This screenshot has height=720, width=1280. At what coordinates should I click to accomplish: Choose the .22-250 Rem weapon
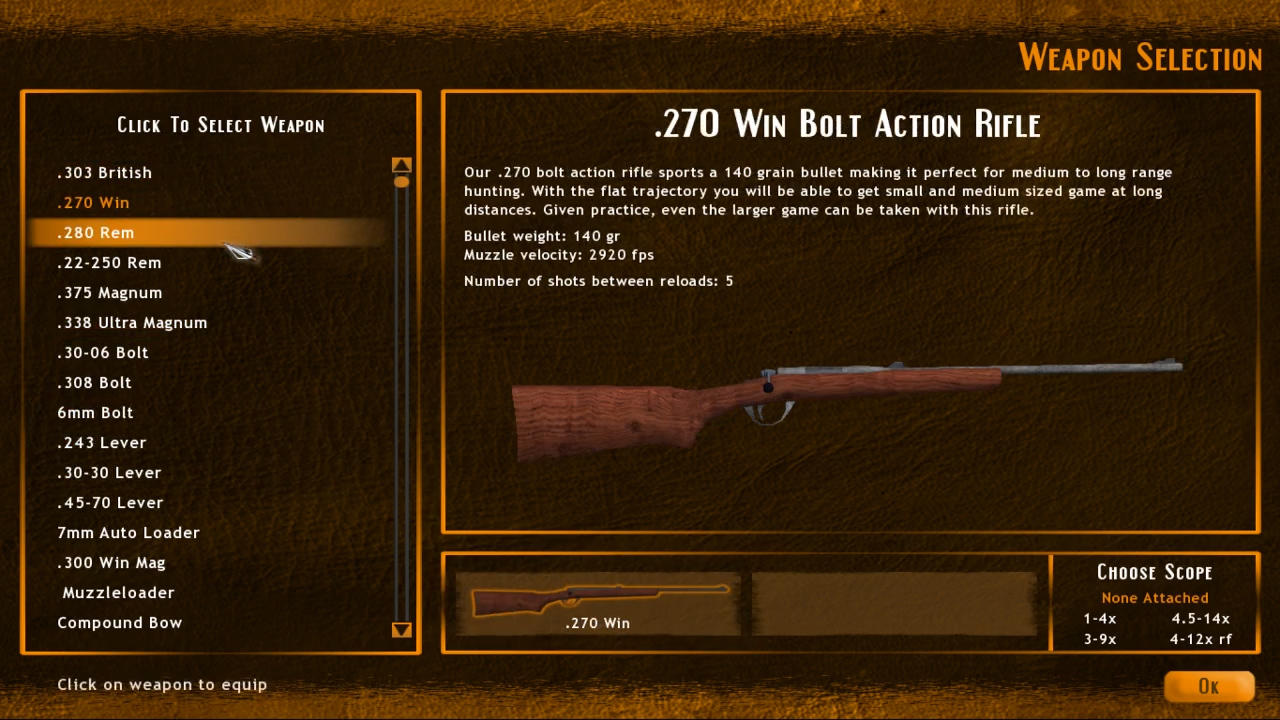pos(109,262)
